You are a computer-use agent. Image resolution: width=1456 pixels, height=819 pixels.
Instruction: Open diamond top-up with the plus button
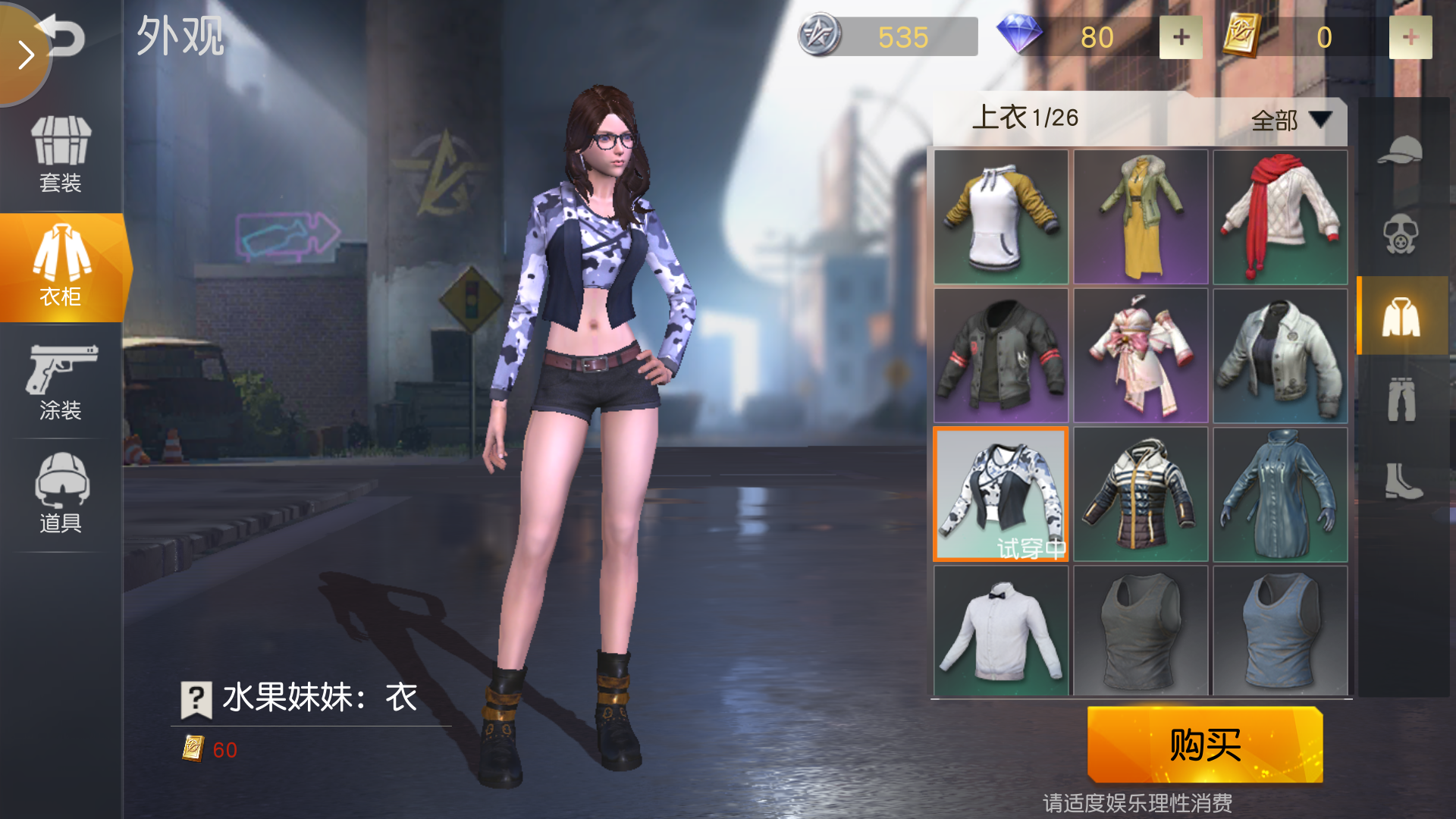coord(1180,36)
